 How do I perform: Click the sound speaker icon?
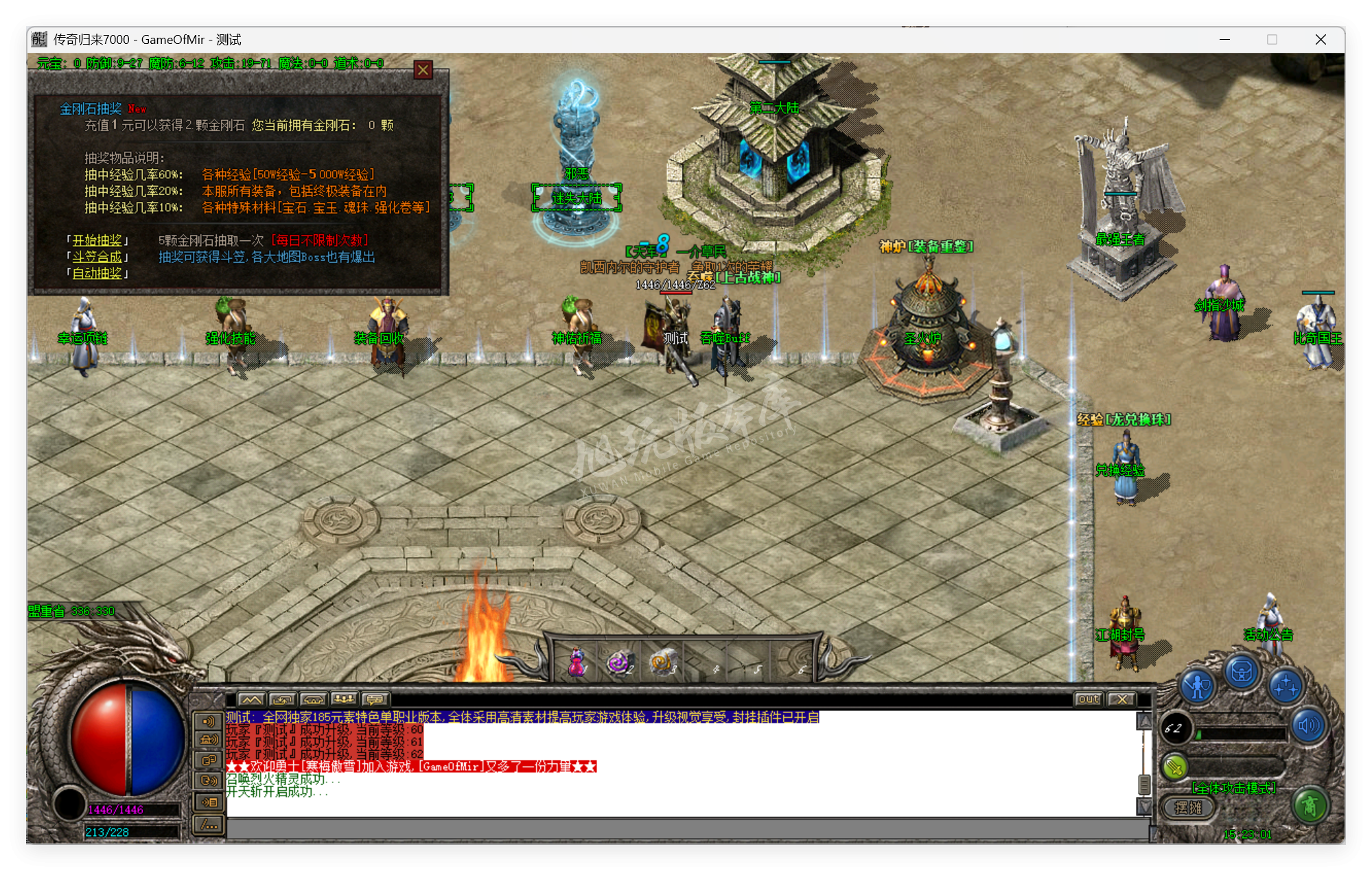point(1309,725)
